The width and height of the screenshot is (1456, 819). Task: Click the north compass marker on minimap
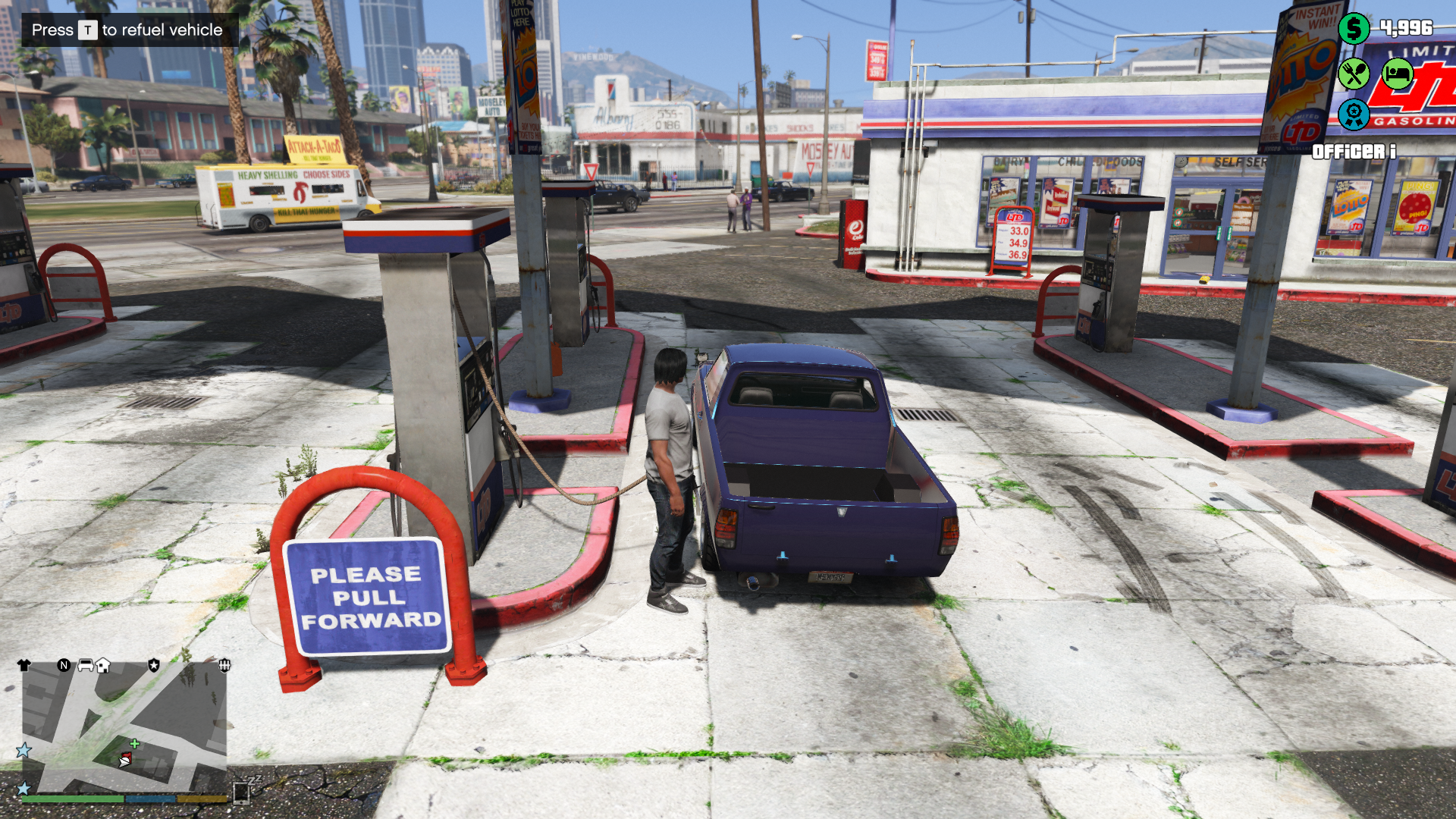(64, 665)
